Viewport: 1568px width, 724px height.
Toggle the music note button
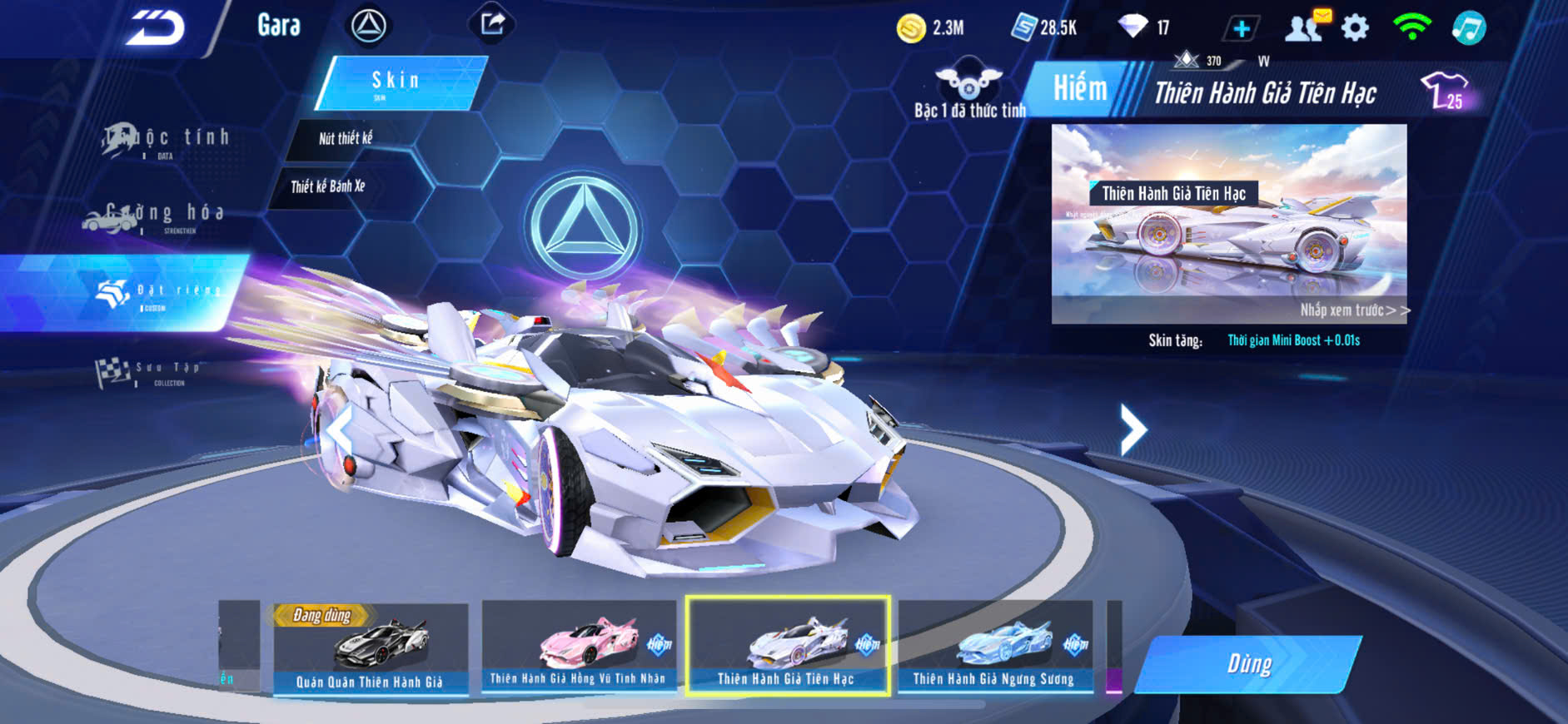pyautogui.click(x=1468, y=27)
